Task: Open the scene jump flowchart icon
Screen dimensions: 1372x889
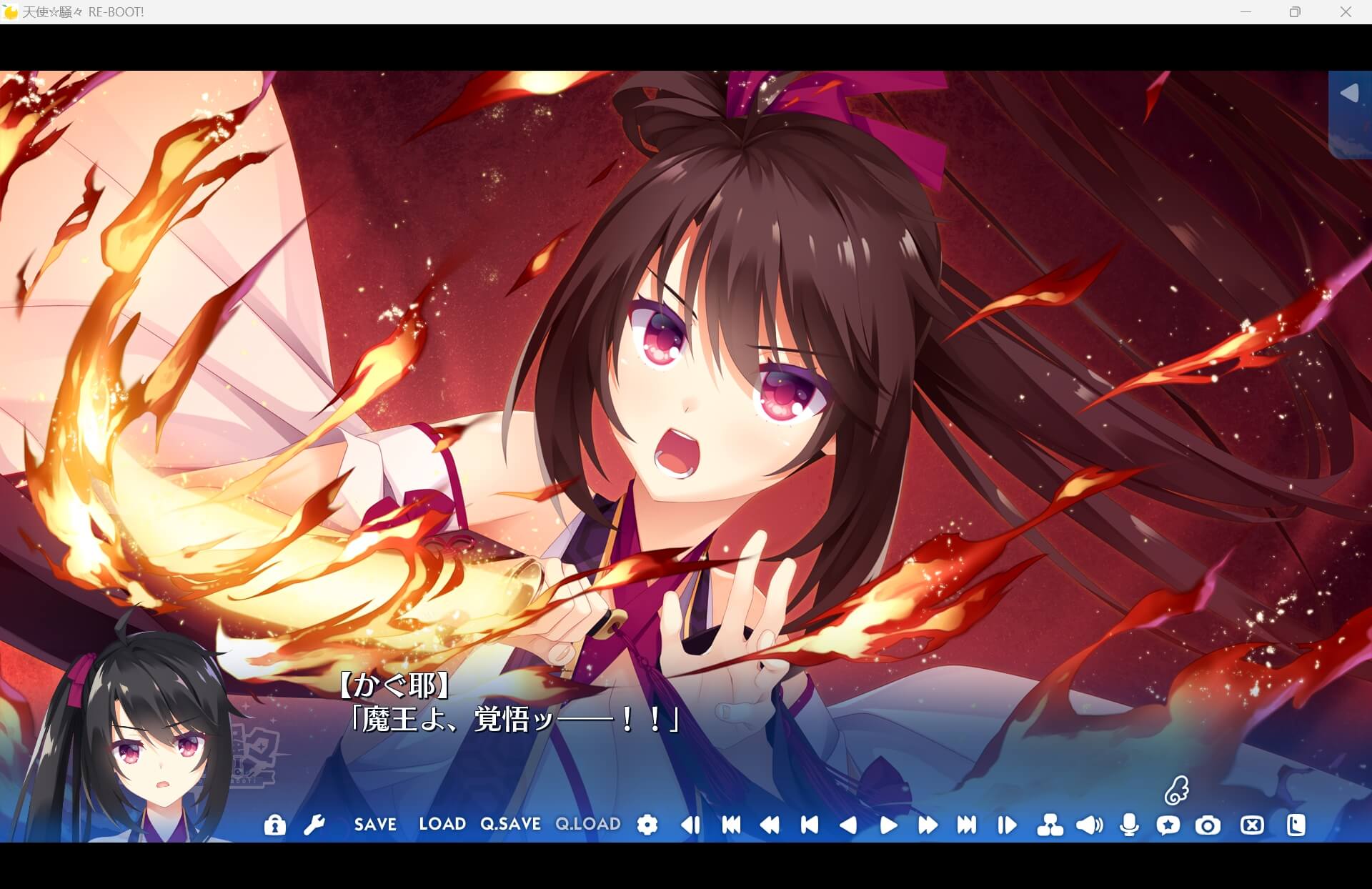Action: coord(1049,825)
